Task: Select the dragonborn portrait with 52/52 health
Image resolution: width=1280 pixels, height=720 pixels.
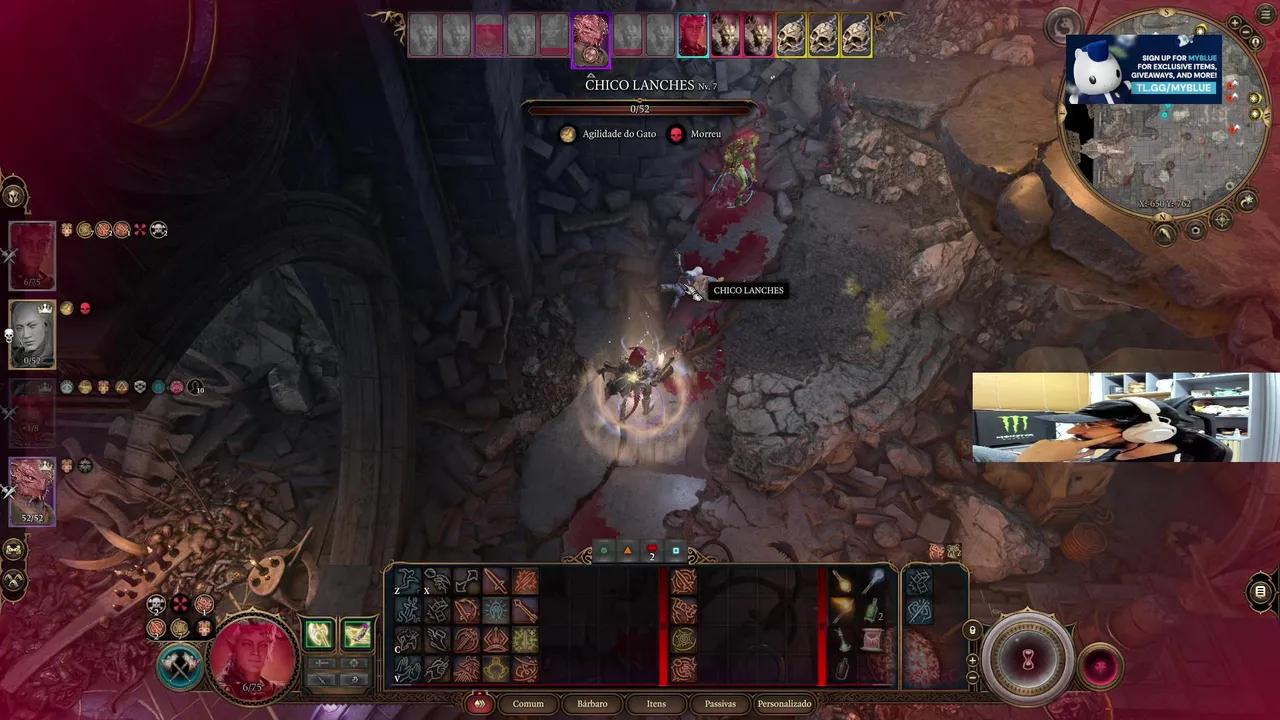Action: point(32,490)
